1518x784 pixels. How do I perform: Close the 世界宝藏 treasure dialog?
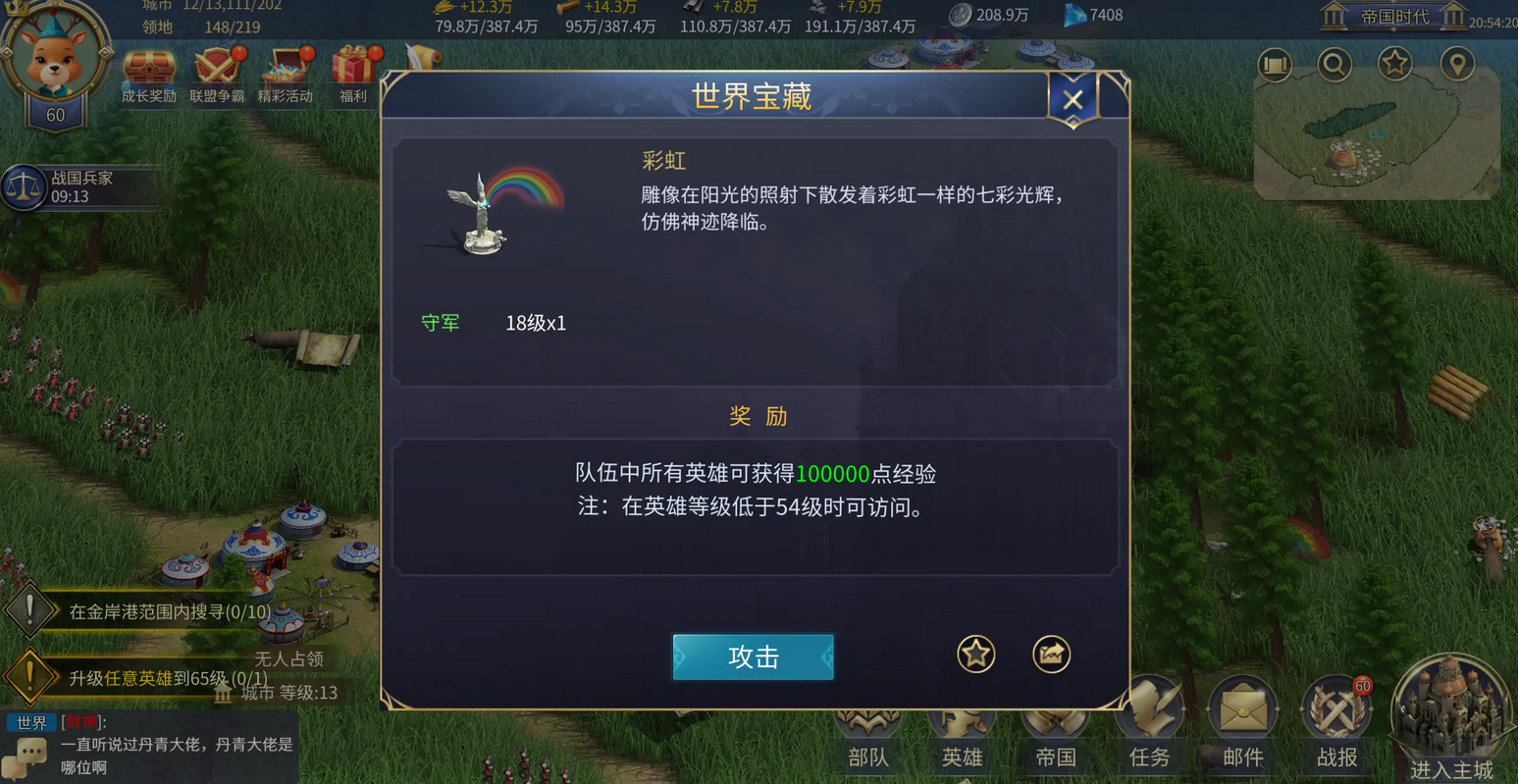tap(1073, 98)
